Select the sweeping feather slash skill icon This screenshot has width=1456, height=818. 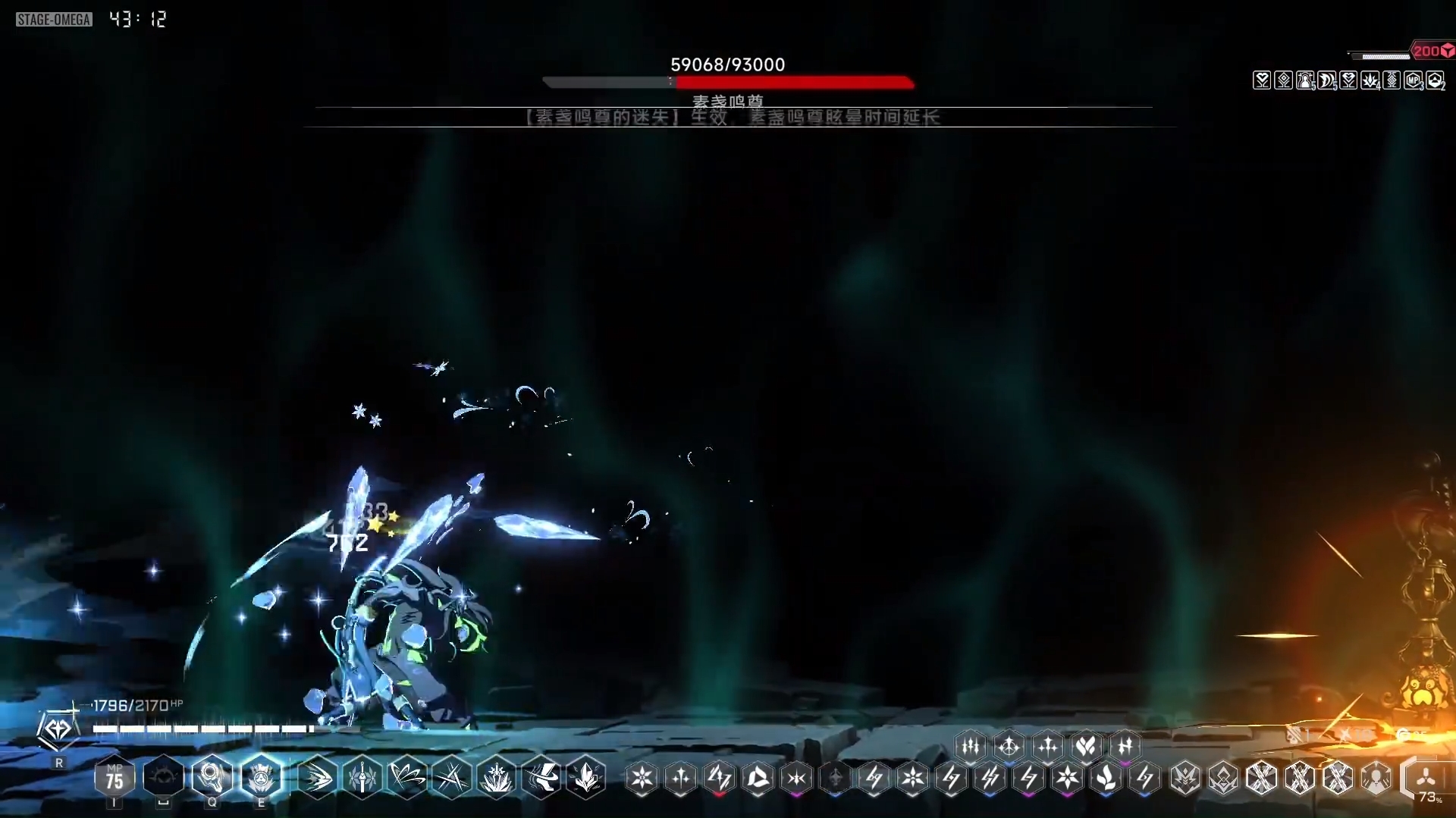(x=407, y=777)
